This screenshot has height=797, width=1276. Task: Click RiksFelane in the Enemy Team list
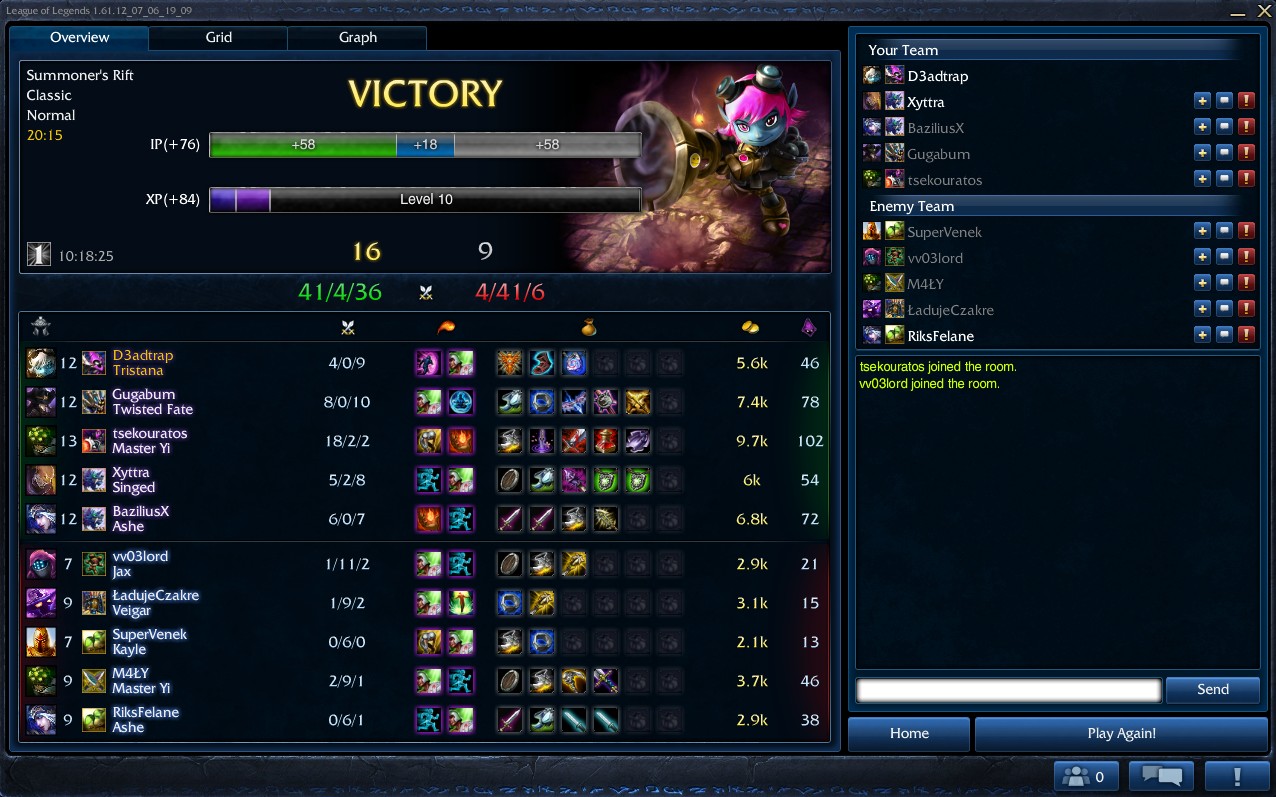click(x=940, y=336)
